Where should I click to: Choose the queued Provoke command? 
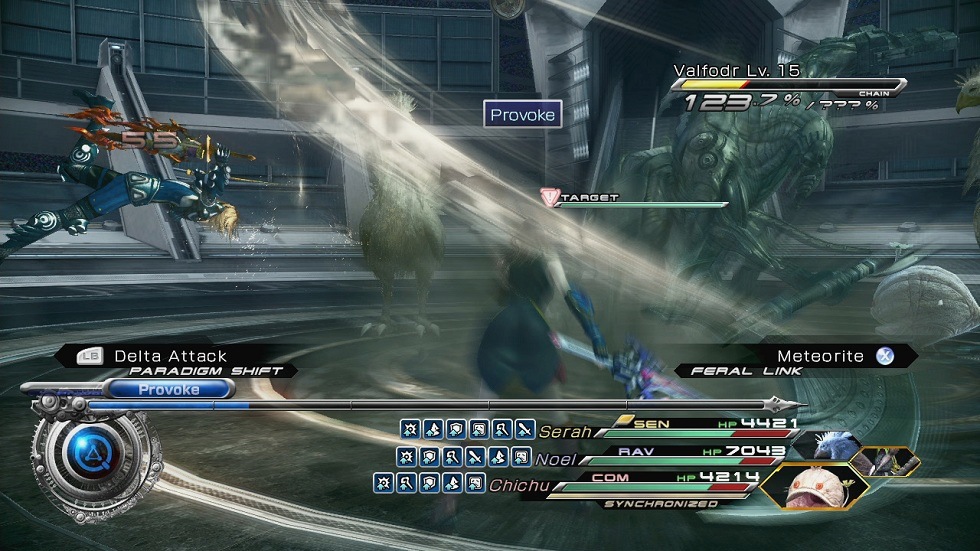pyautogui.click(x=168, y=389)
